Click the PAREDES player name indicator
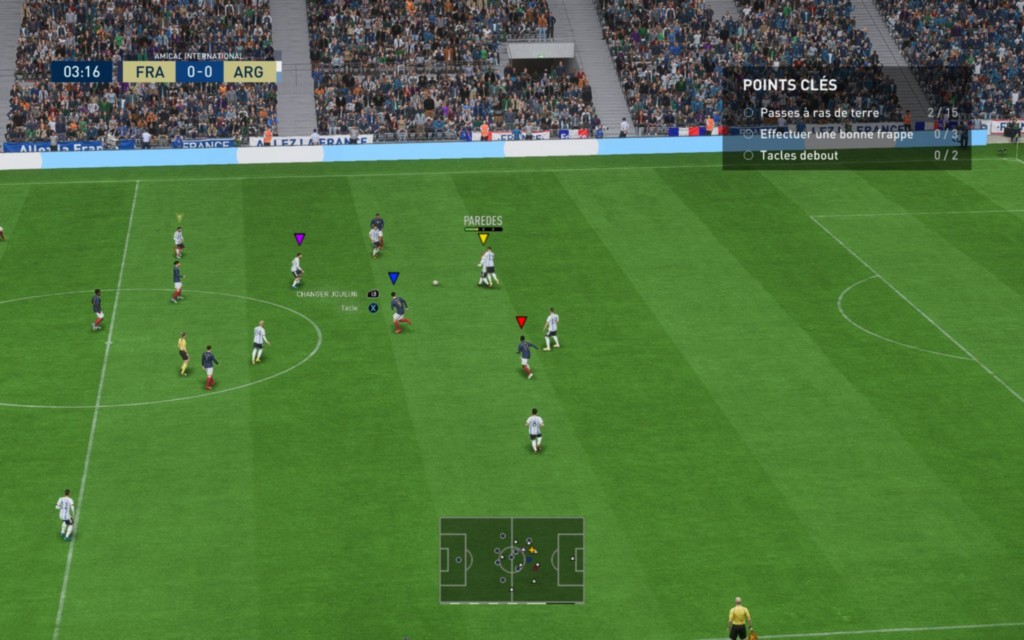The width and height of the screenshot is (1024, 640). click(x=483, y=221)
